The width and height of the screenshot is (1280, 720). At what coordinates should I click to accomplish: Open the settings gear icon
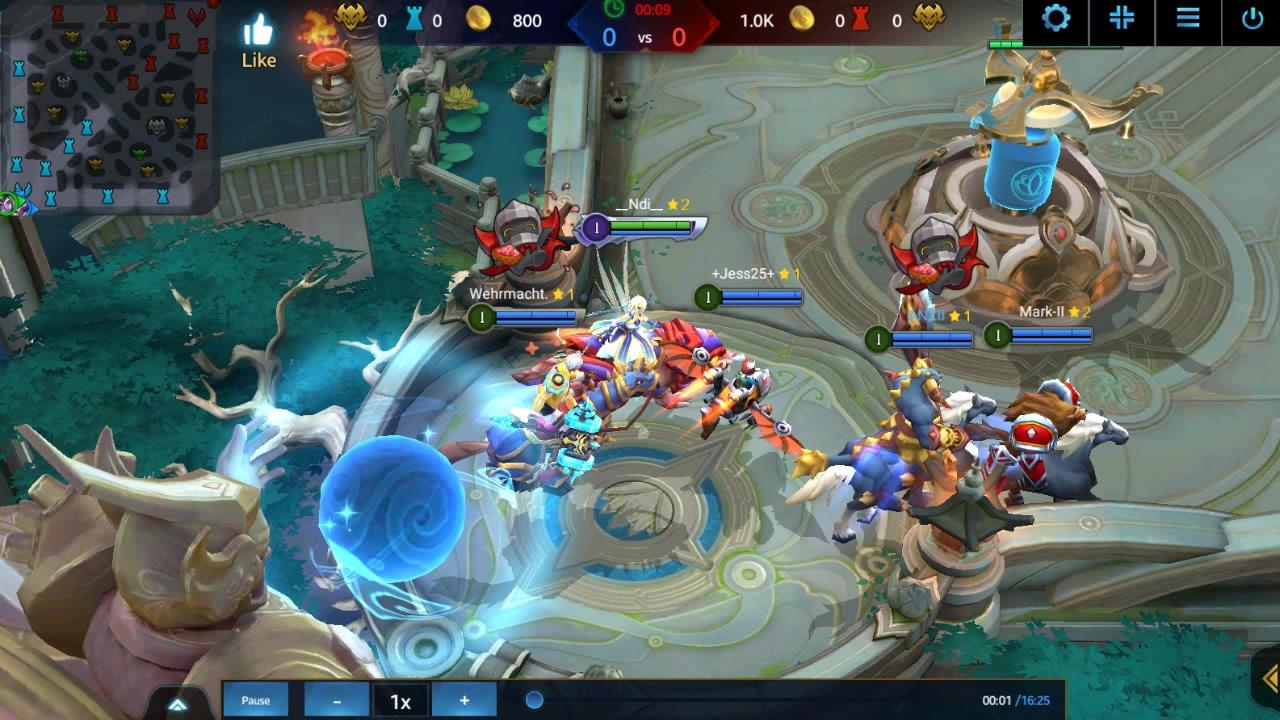pos(1056,20)
